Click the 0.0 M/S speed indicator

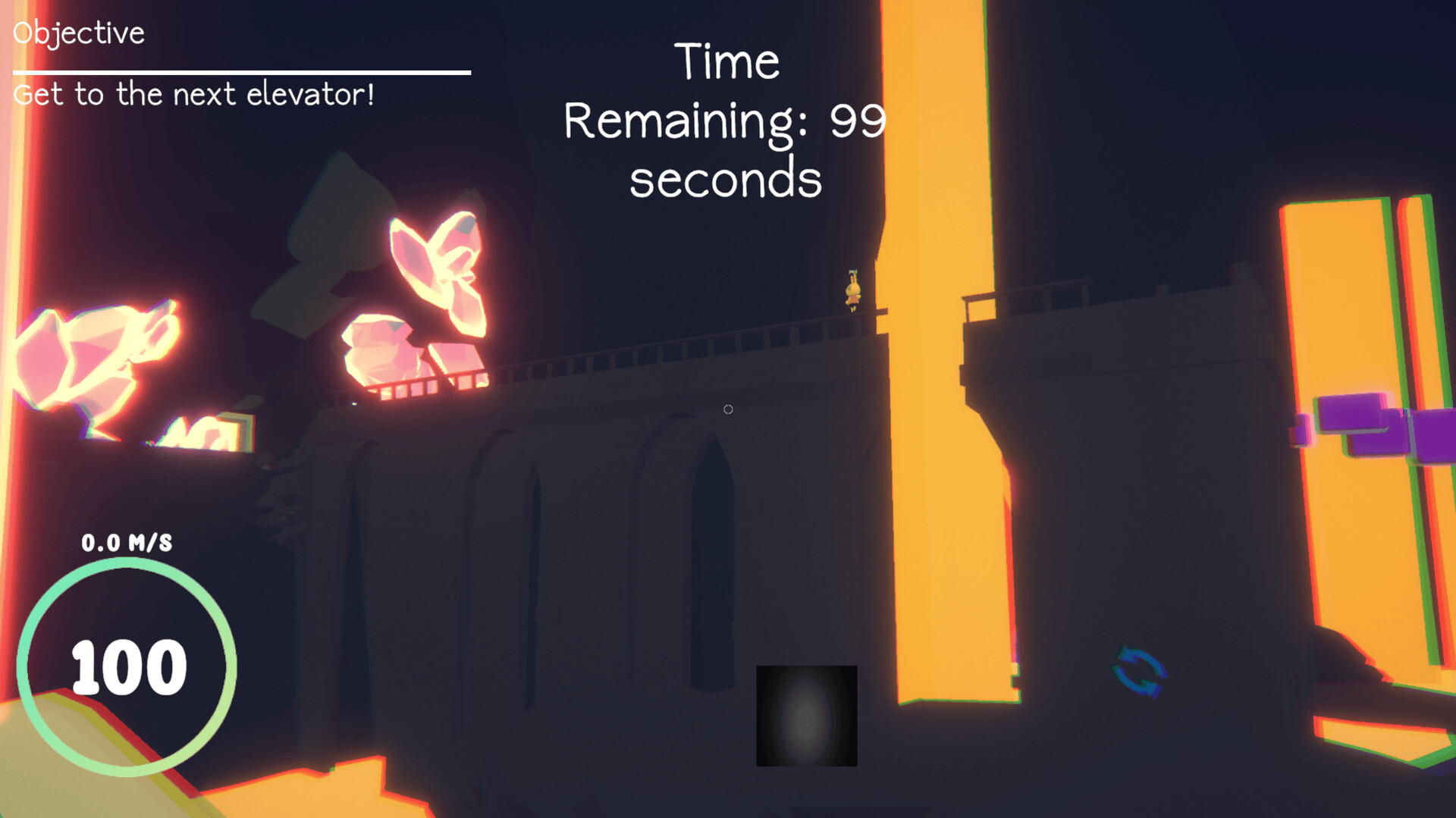click(127, 541)
